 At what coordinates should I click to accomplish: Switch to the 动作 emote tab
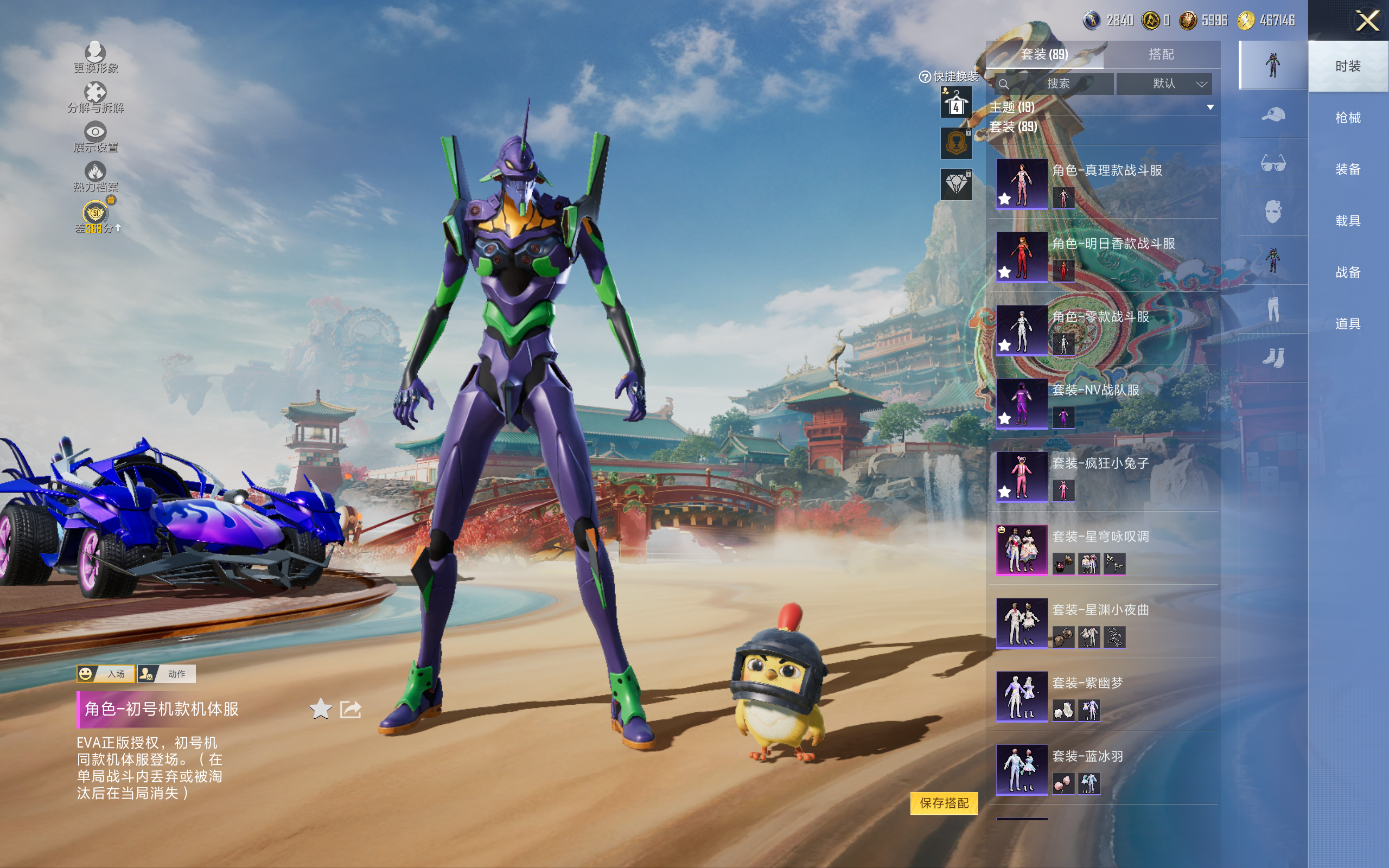tap(167, 673)
